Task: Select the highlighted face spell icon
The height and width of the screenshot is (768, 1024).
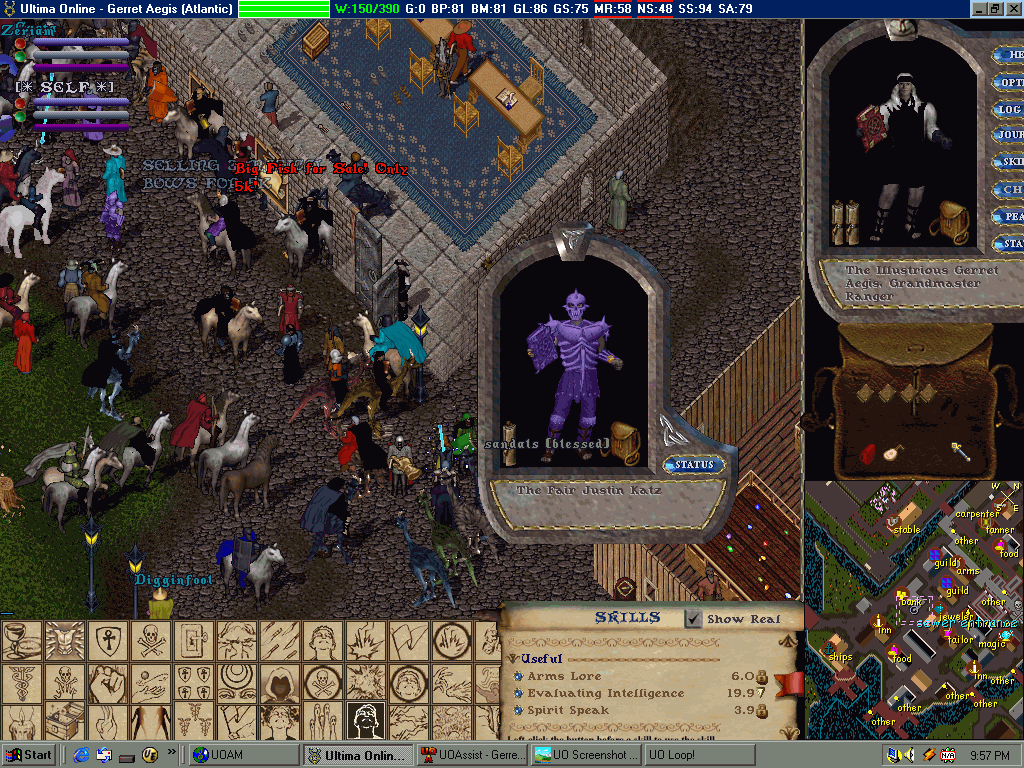Action: pyautogui.click(x=367, y=720)
